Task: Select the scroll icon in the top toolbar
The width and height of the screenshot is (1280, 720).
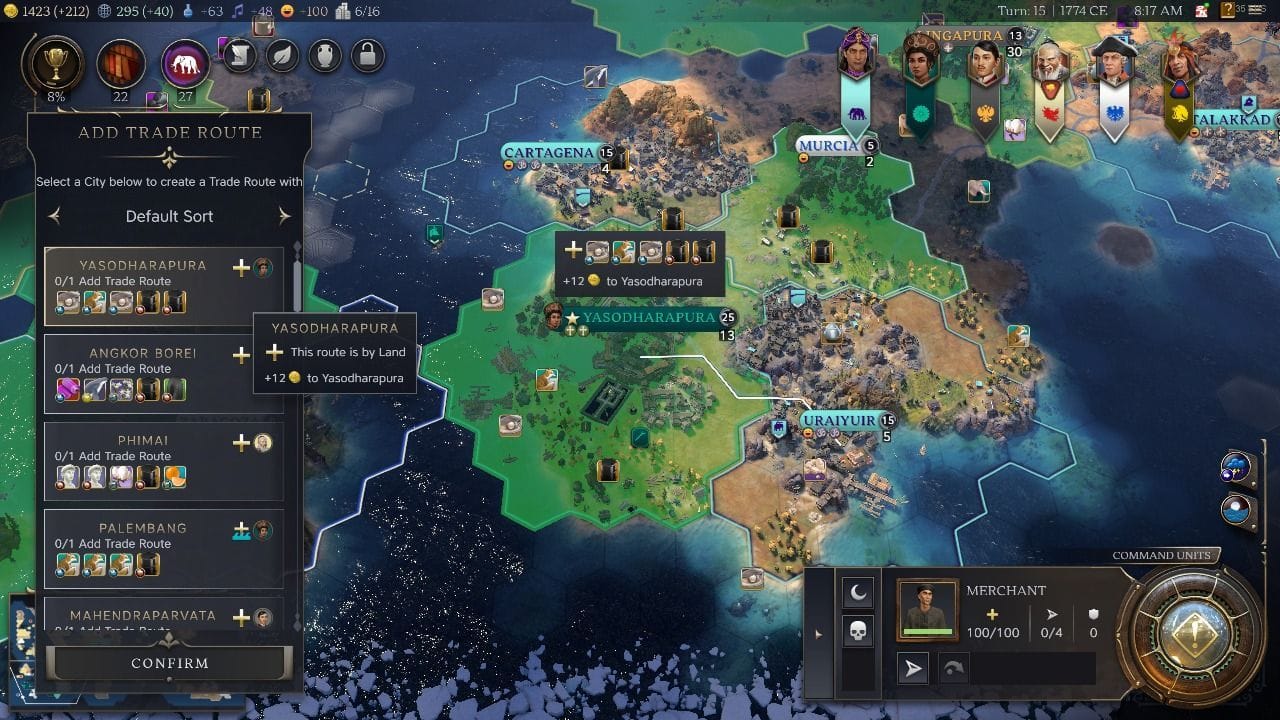Action: click(x=239, y=57)
